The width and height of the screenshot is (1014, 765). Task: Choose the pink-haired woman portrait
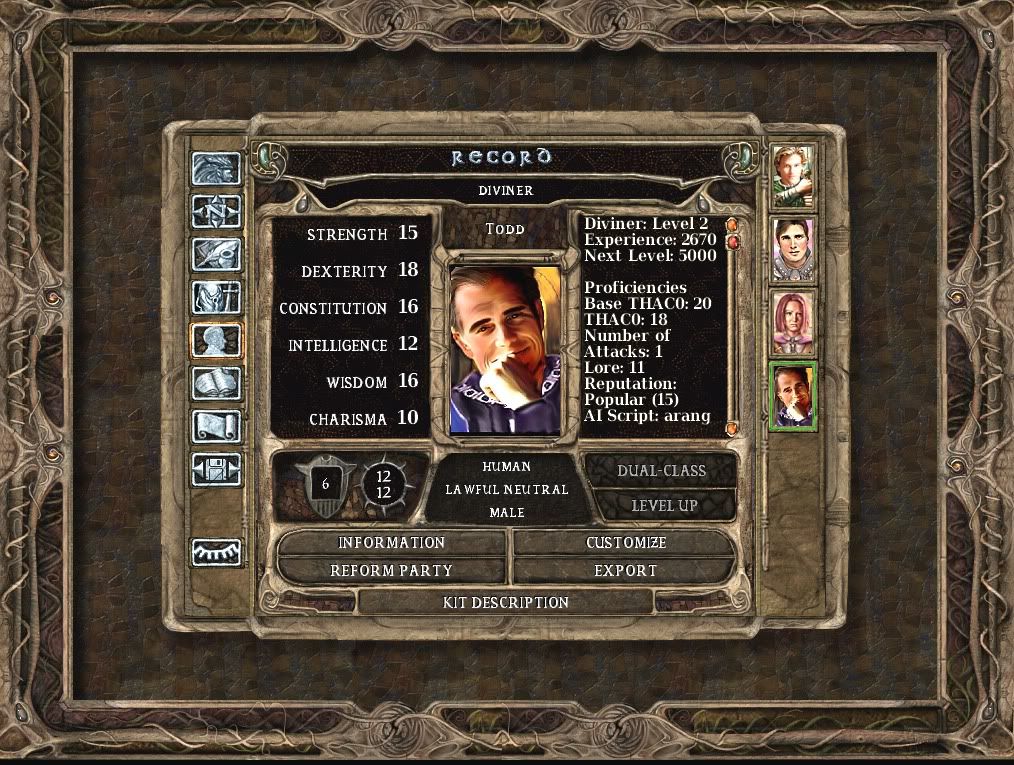[793, 322]
